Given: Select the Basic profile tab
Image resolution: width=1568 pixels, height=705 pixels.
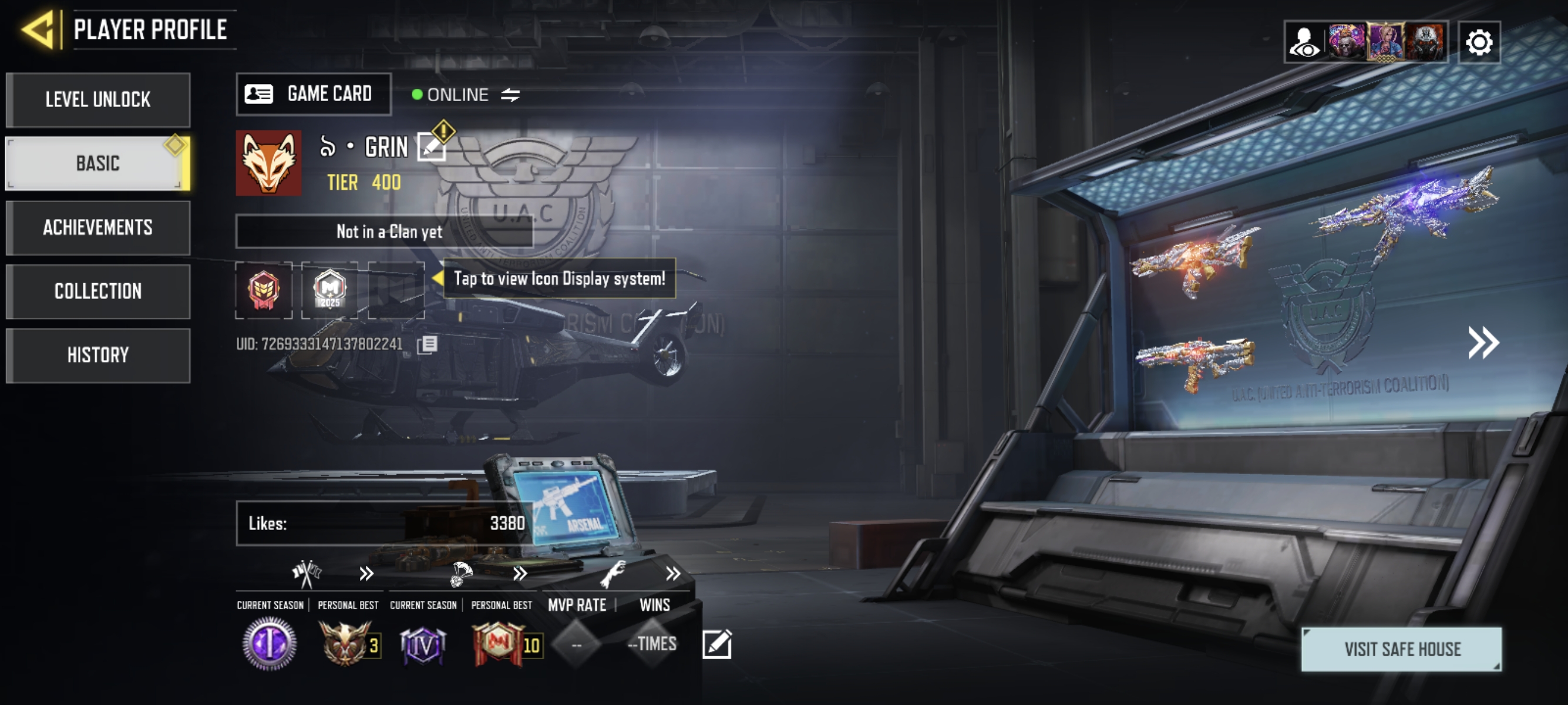Looking at the screenshot, I should coord(98,163).
